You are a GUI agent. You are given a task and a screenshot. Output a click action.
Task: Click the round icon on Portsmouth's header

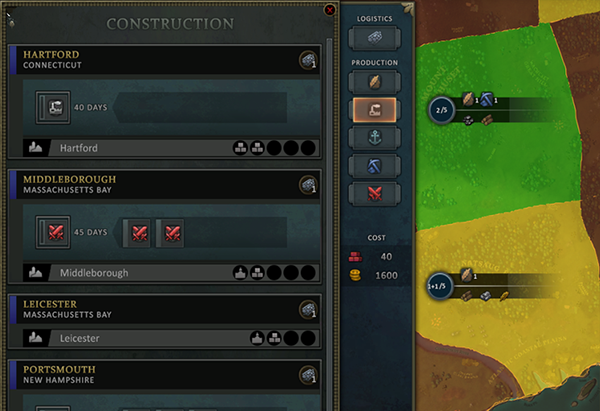308,375
